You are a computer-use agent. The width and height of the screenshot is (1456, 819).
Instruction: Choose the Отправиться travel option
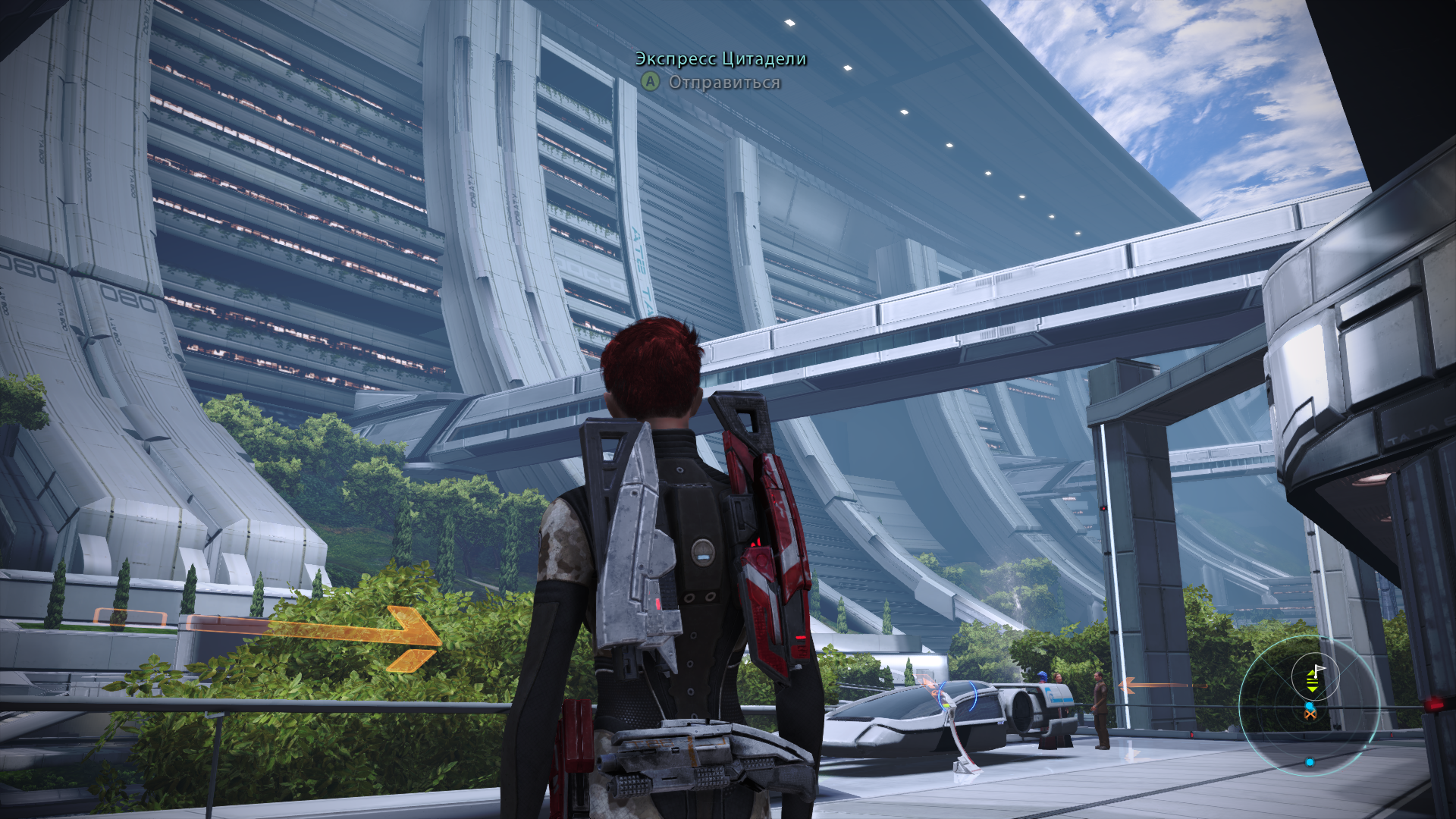pos(723,82)
